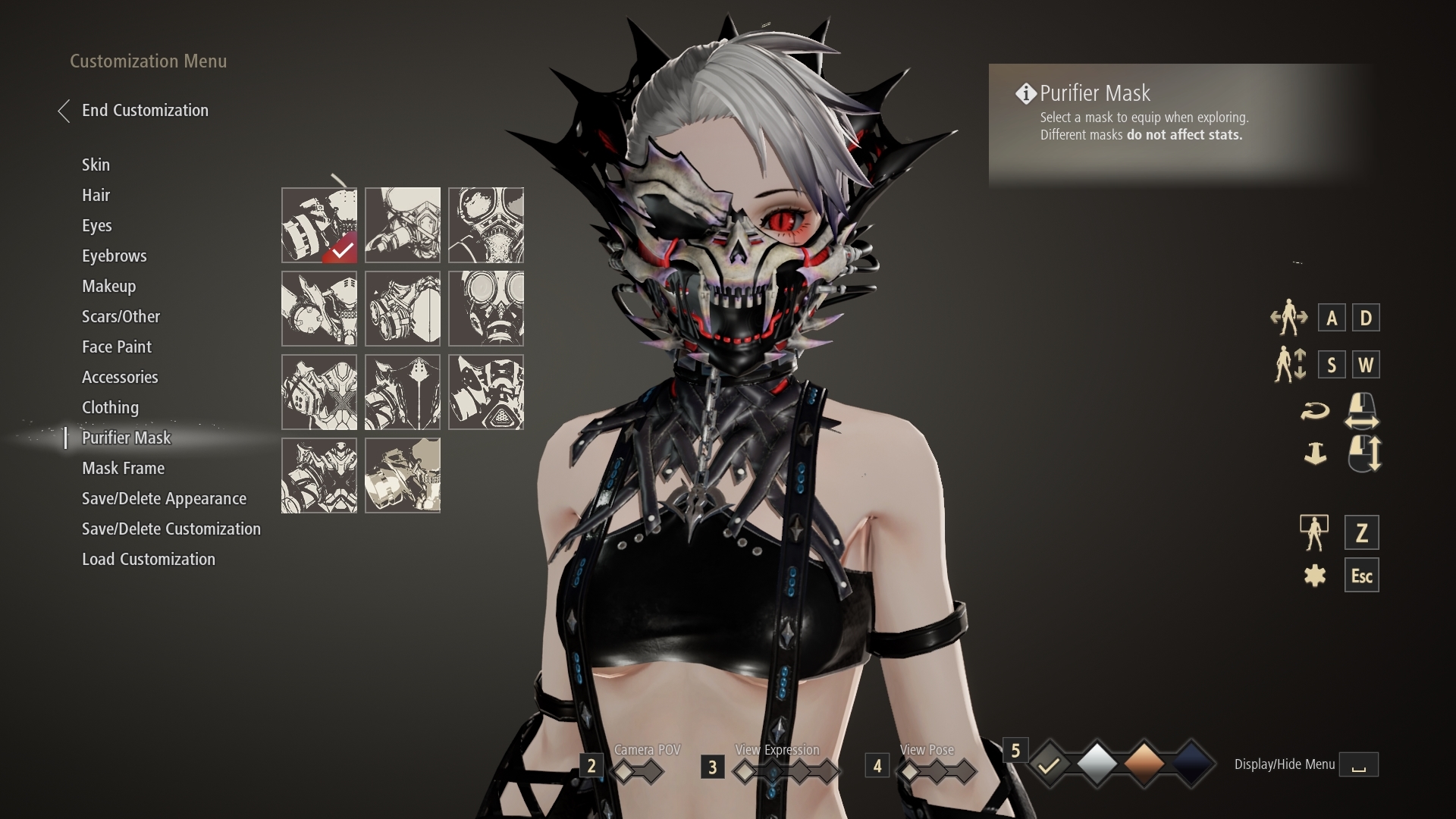Screen dimensions: 1456x819
Task: Open Load Customization
Action: (149, 559)
